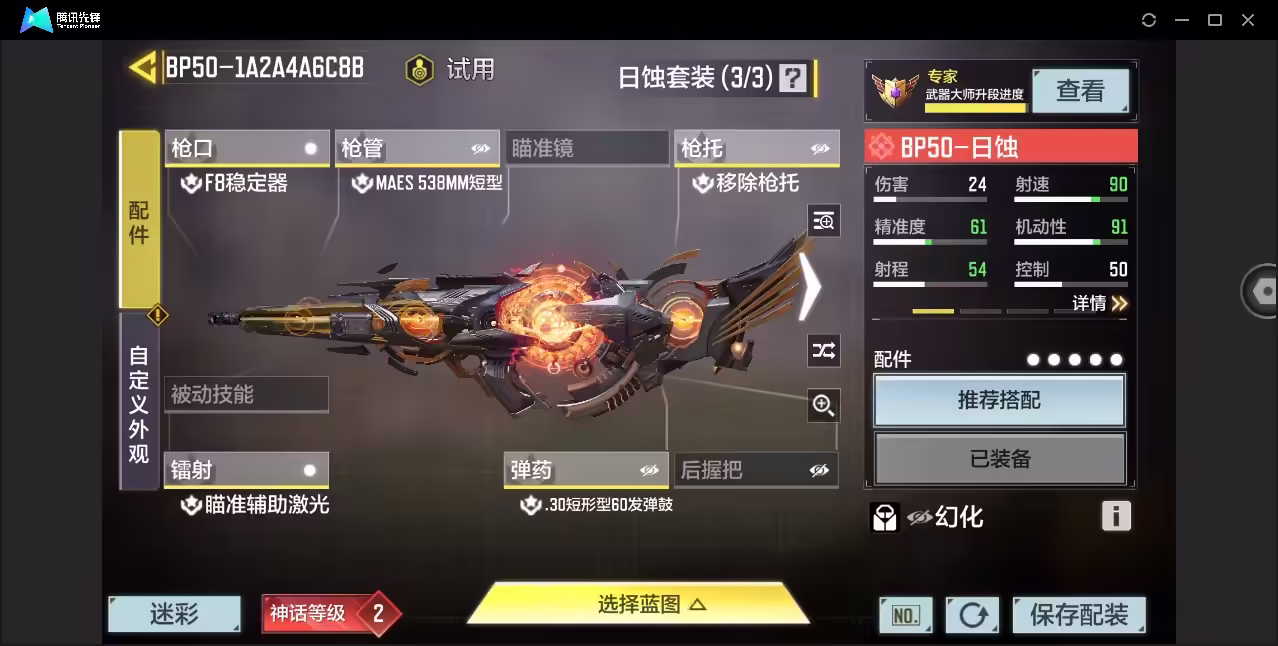The height and width of the screenshot is (646, 1278).
Task: Open the 瞄准镜 optic slot
Action: (x=586, y=149)
